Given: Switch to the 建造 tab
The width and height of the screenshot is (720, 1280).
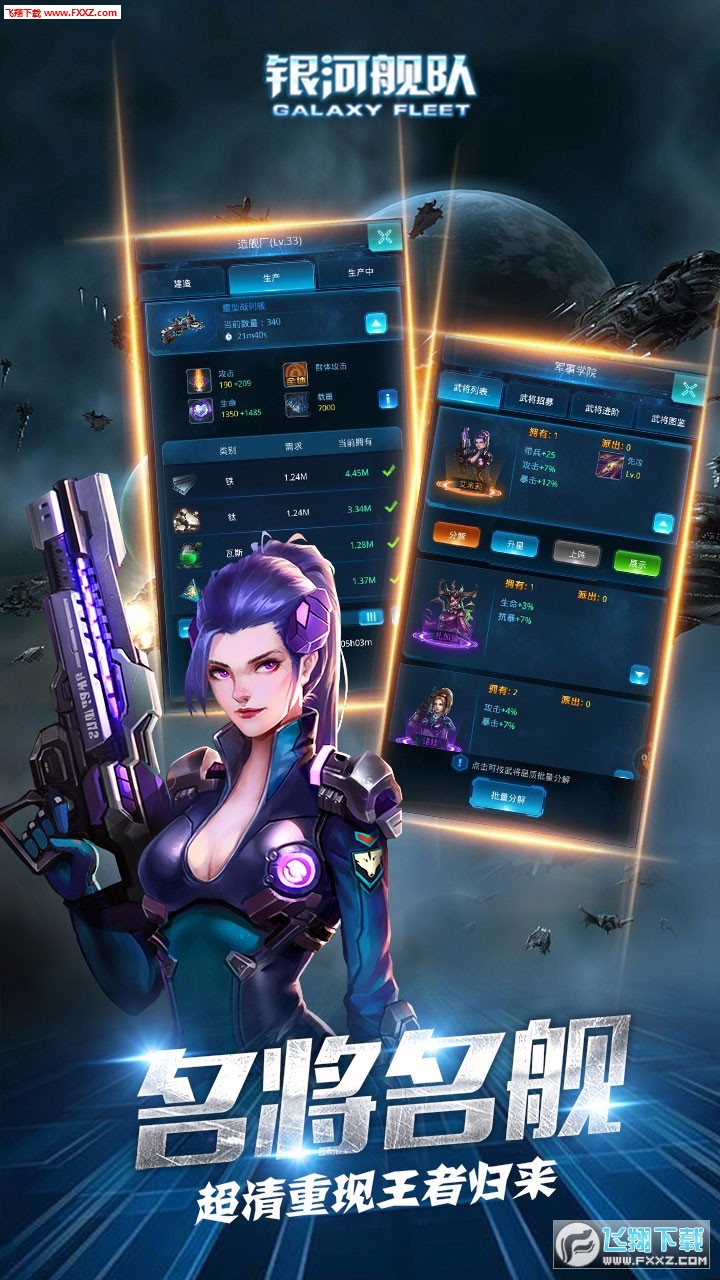Looking at the screenshot, I should click(x=182, y=284).
